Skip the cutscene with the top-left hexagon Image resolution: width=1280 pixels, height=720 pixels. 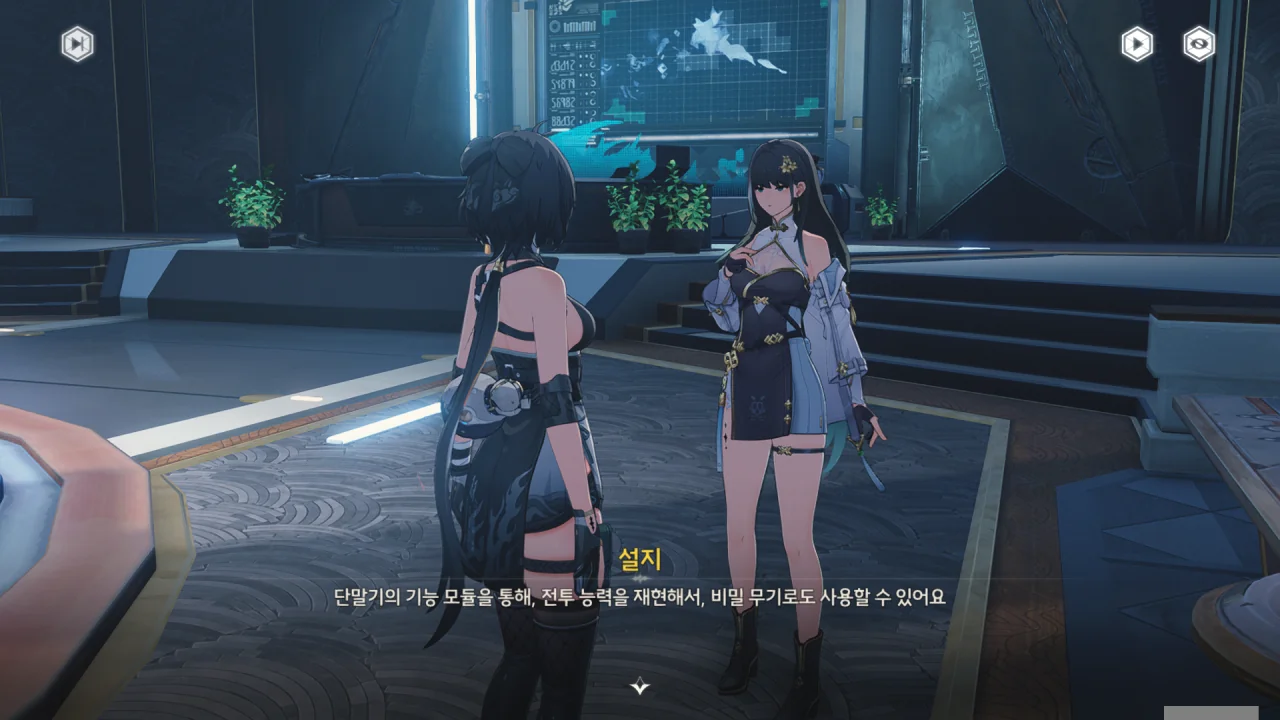(77, 44)
